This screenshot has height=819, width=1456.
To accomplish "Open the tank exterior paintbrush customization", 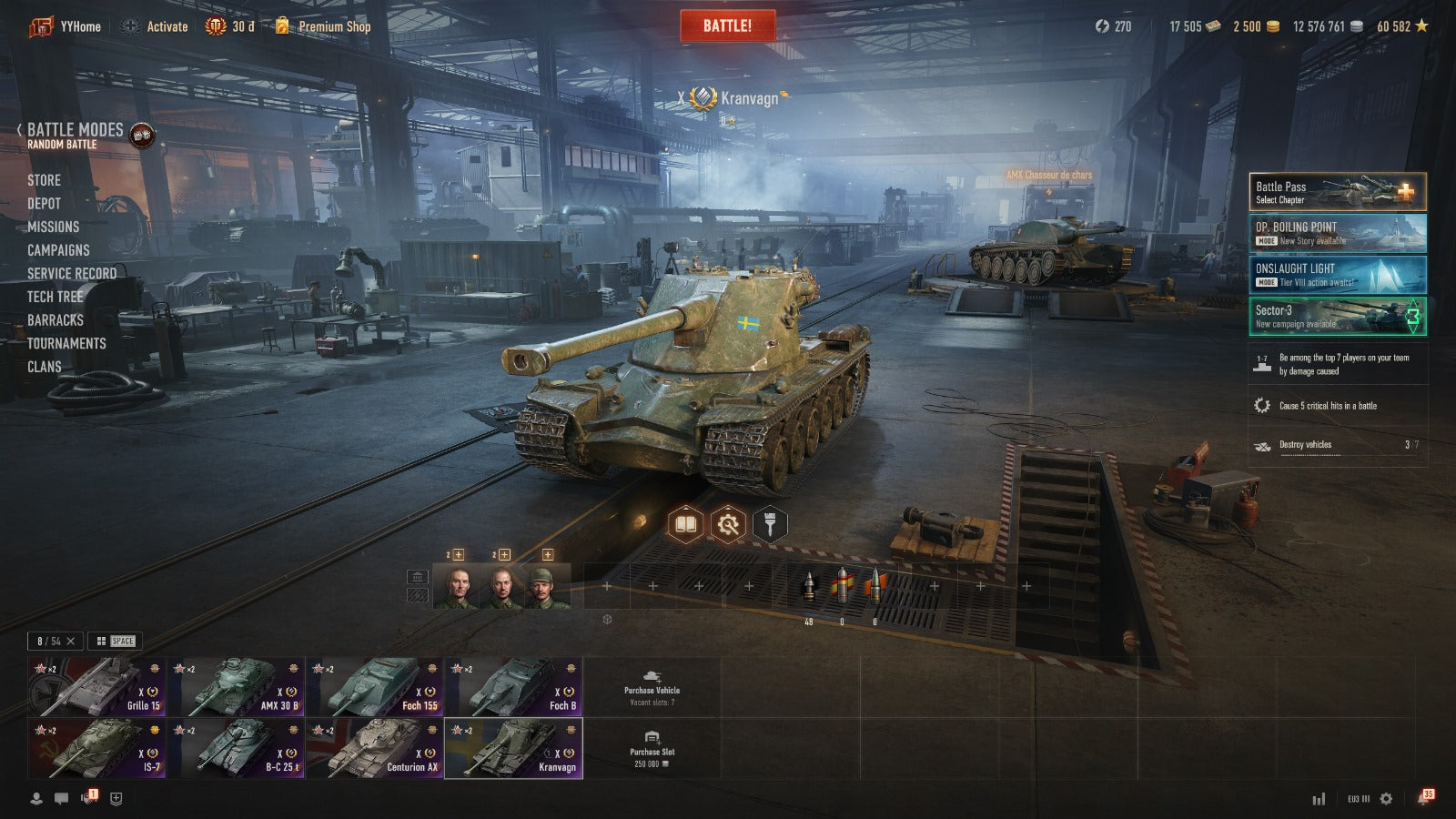I will click(770, 524).
